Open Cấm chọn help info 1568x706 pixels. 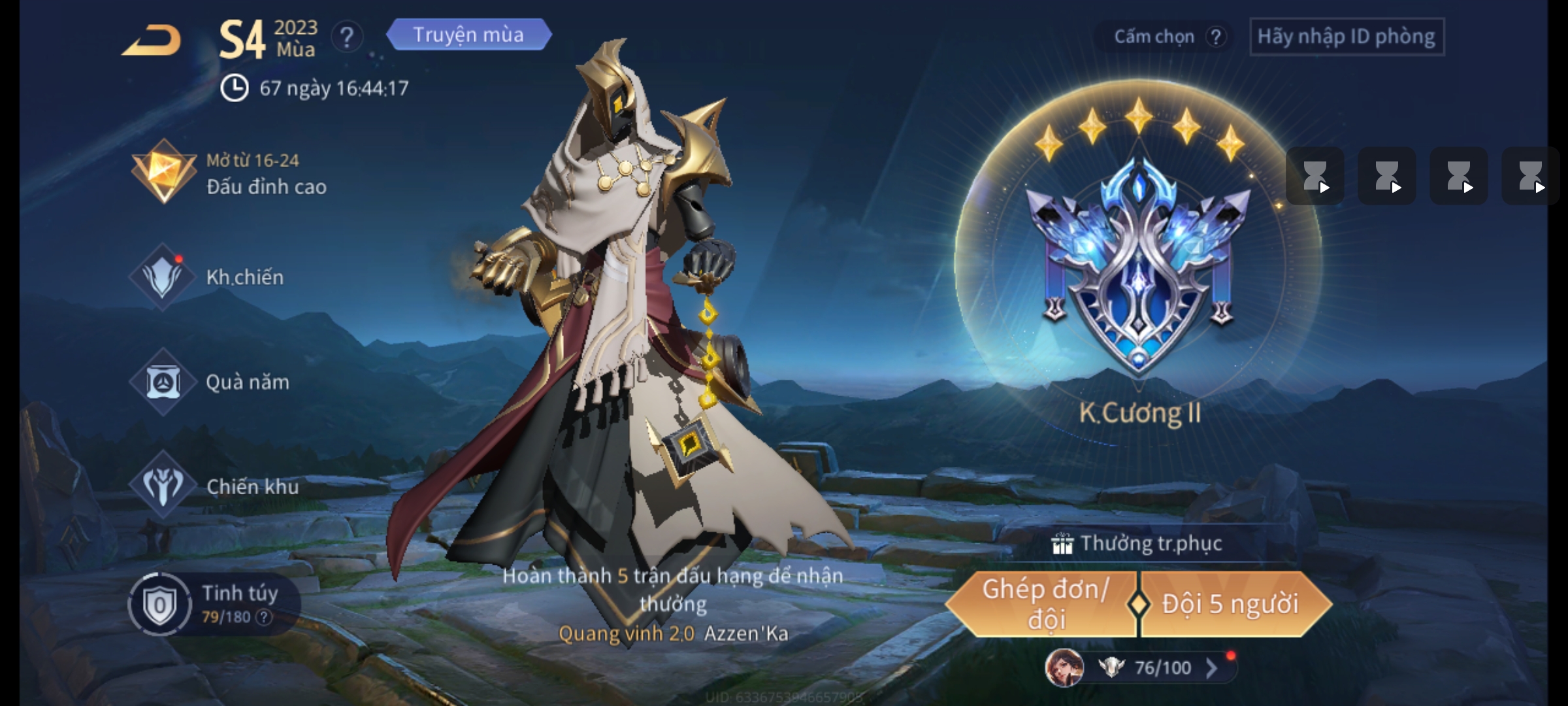pyautogui.click(x=1215, y=37)
